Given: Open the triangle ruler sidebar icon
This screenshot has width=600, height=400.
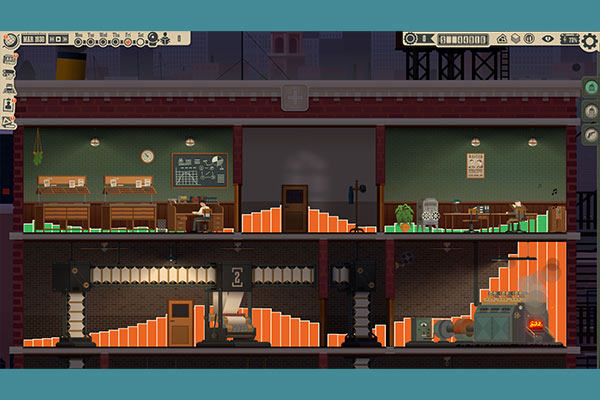Looking at the screenshot, I should (8, 121).
